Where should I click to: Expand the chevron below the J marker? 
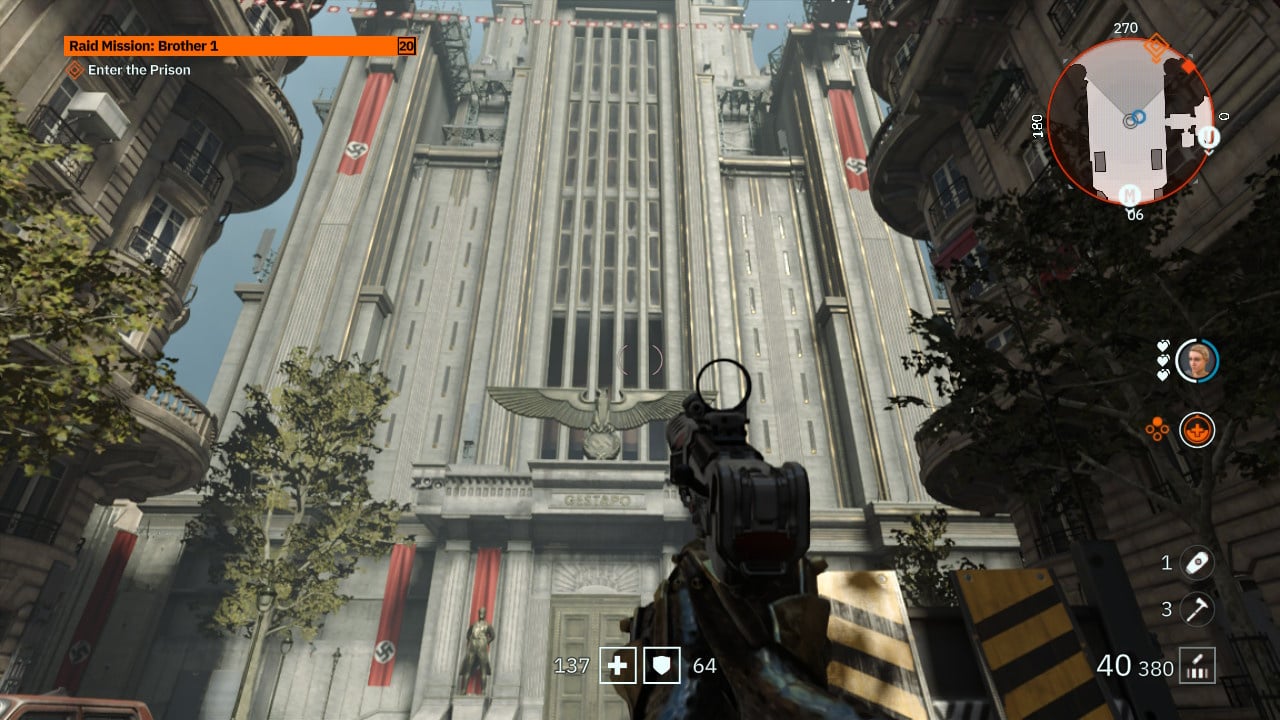pos(1207,153)
